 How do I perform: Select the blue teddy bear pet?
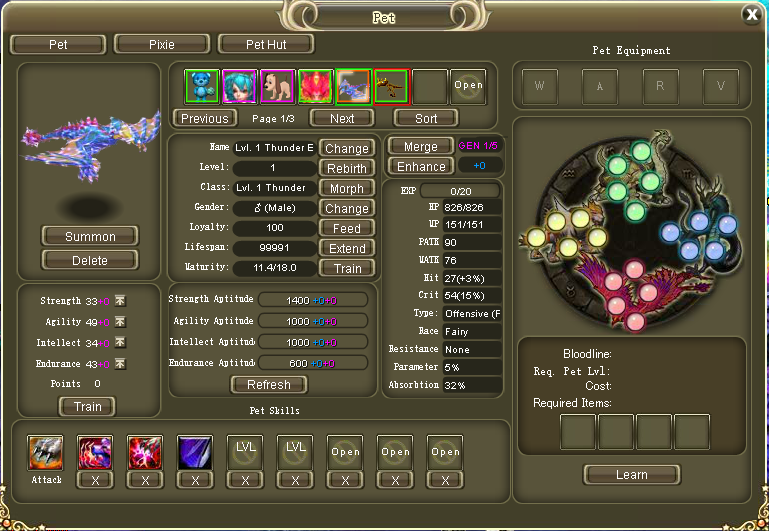(202, 86)
